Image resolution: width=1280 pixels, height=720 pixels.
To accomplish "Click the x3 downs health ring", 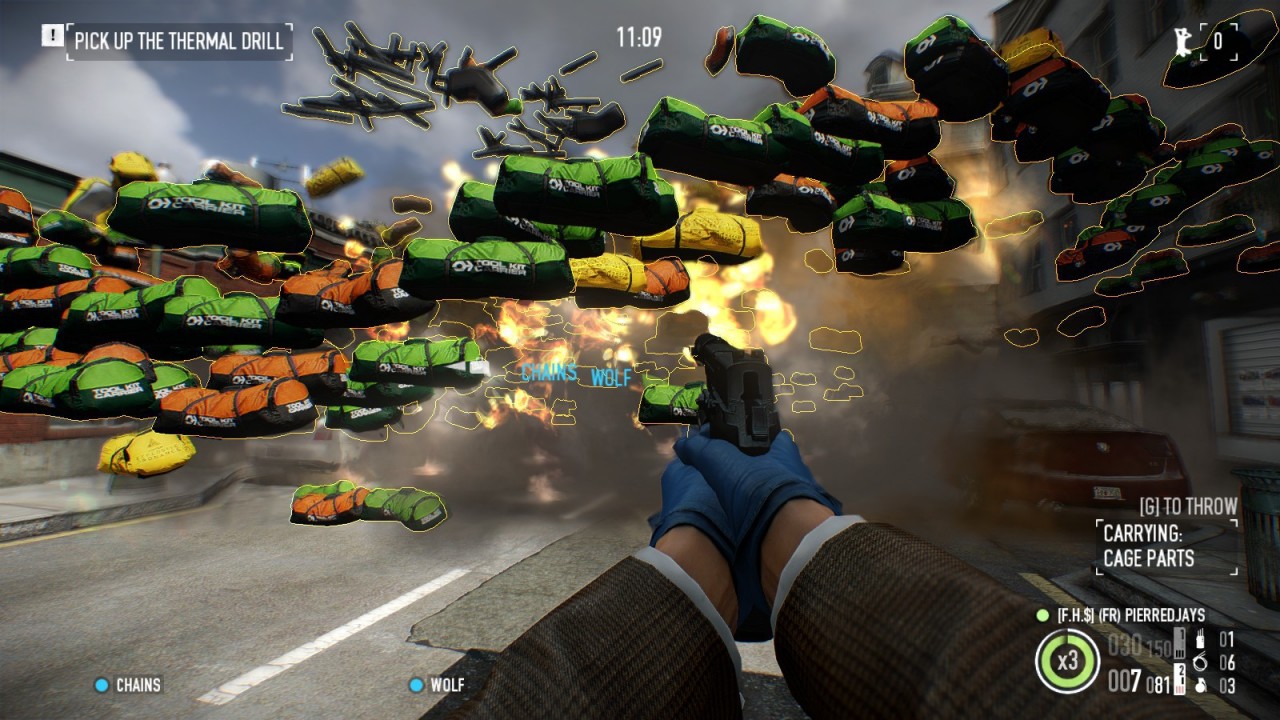I will (x=1067, y=661).
